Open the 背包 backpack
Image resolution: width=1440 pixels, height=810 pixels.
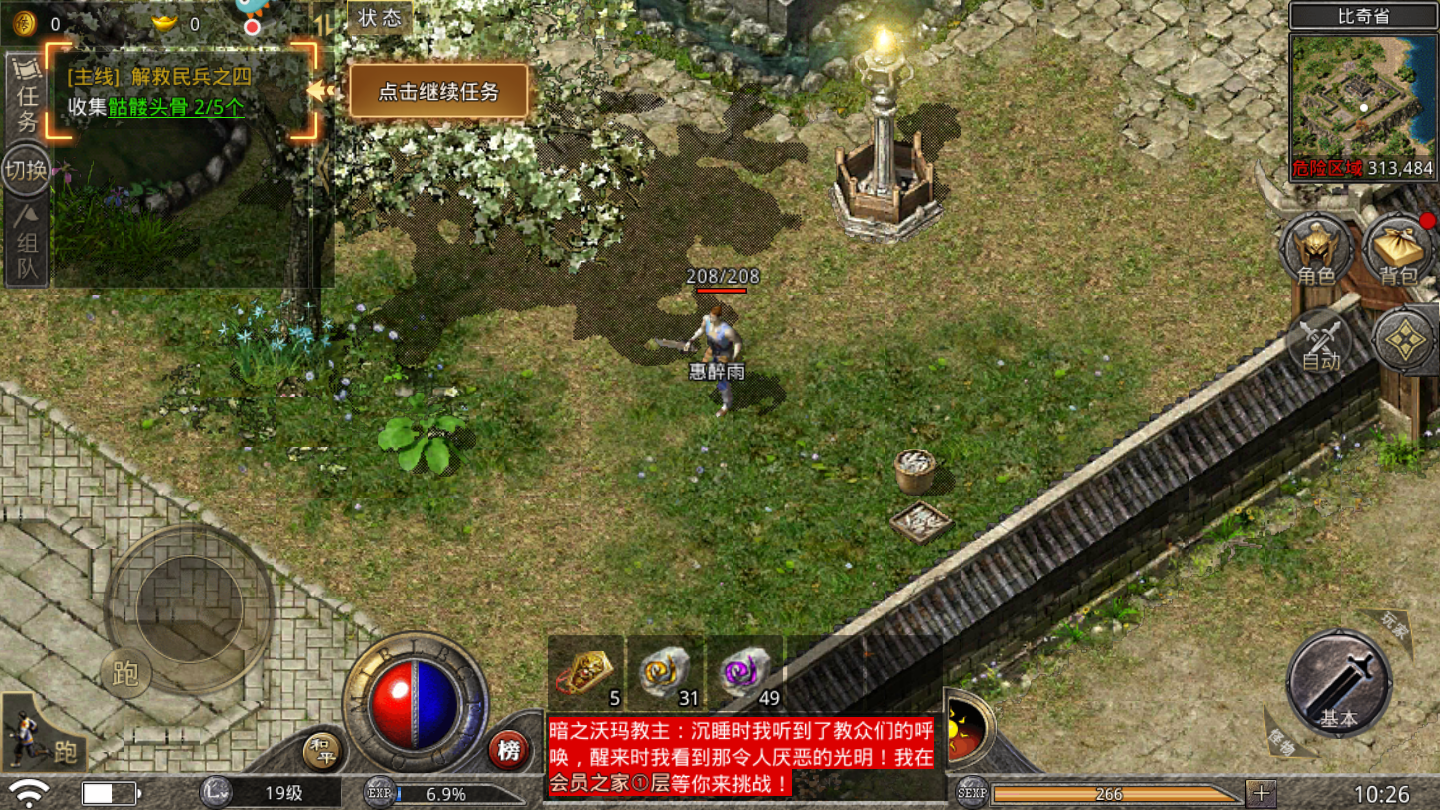coord(1398,250)
